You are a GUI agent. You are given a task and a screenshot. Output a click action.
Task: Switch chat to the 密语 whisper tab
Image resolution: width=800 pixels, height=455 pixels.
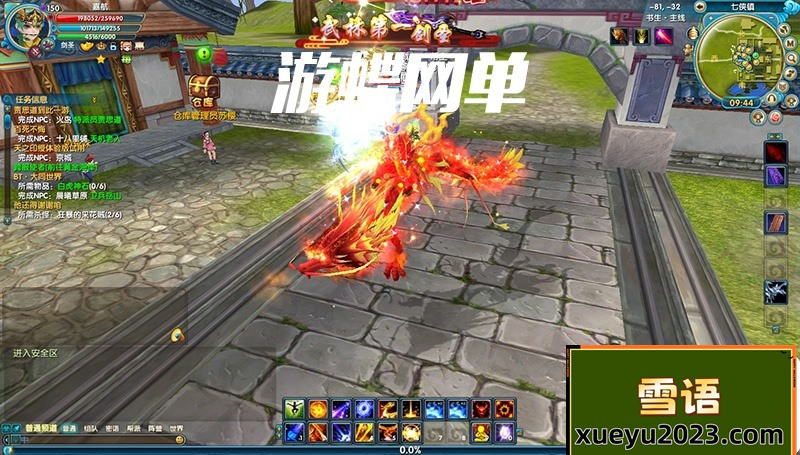click(x=112, y=428)
